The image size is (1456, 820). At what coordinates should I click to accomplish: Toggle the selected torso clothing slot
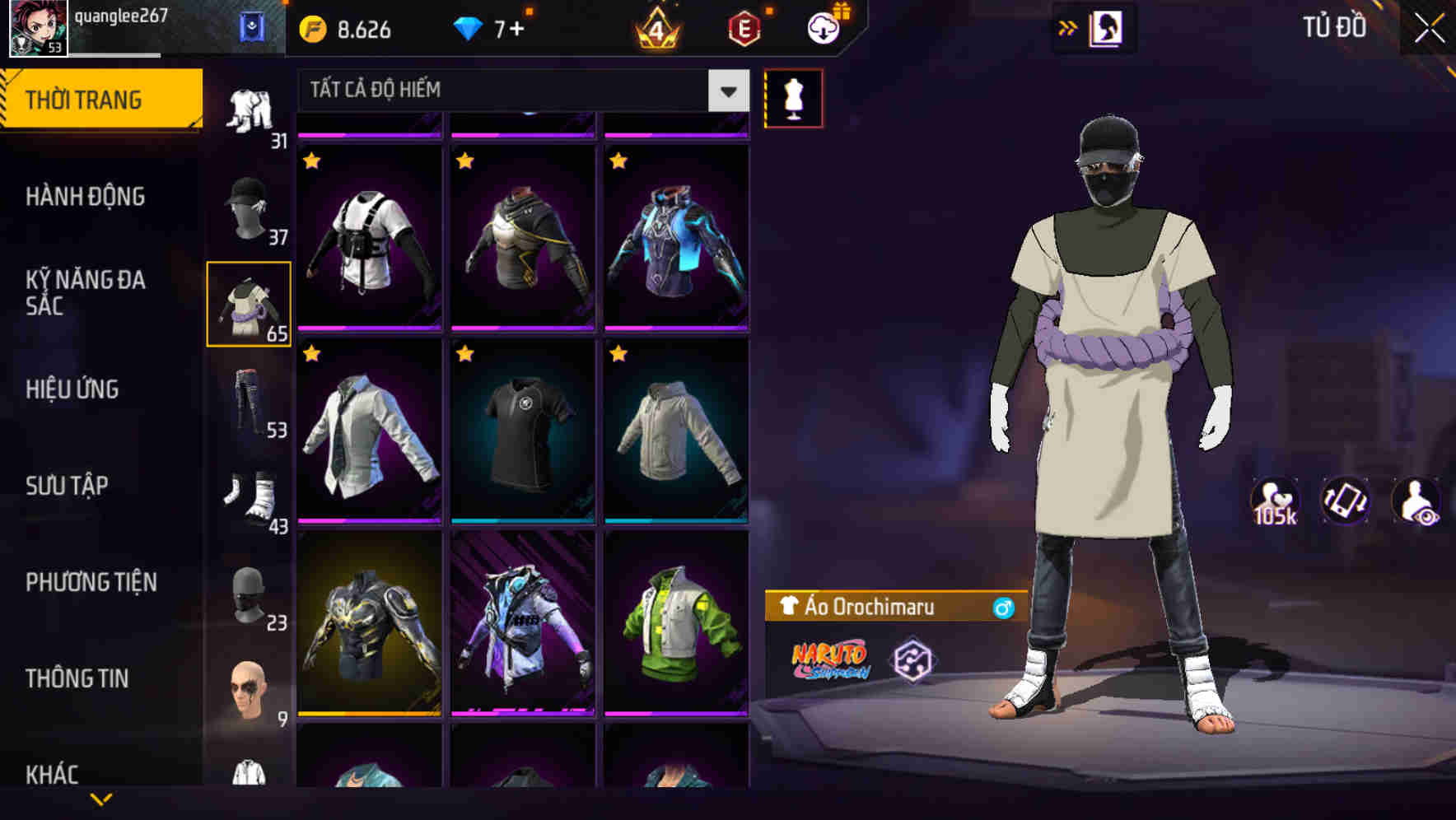(249, 303)
